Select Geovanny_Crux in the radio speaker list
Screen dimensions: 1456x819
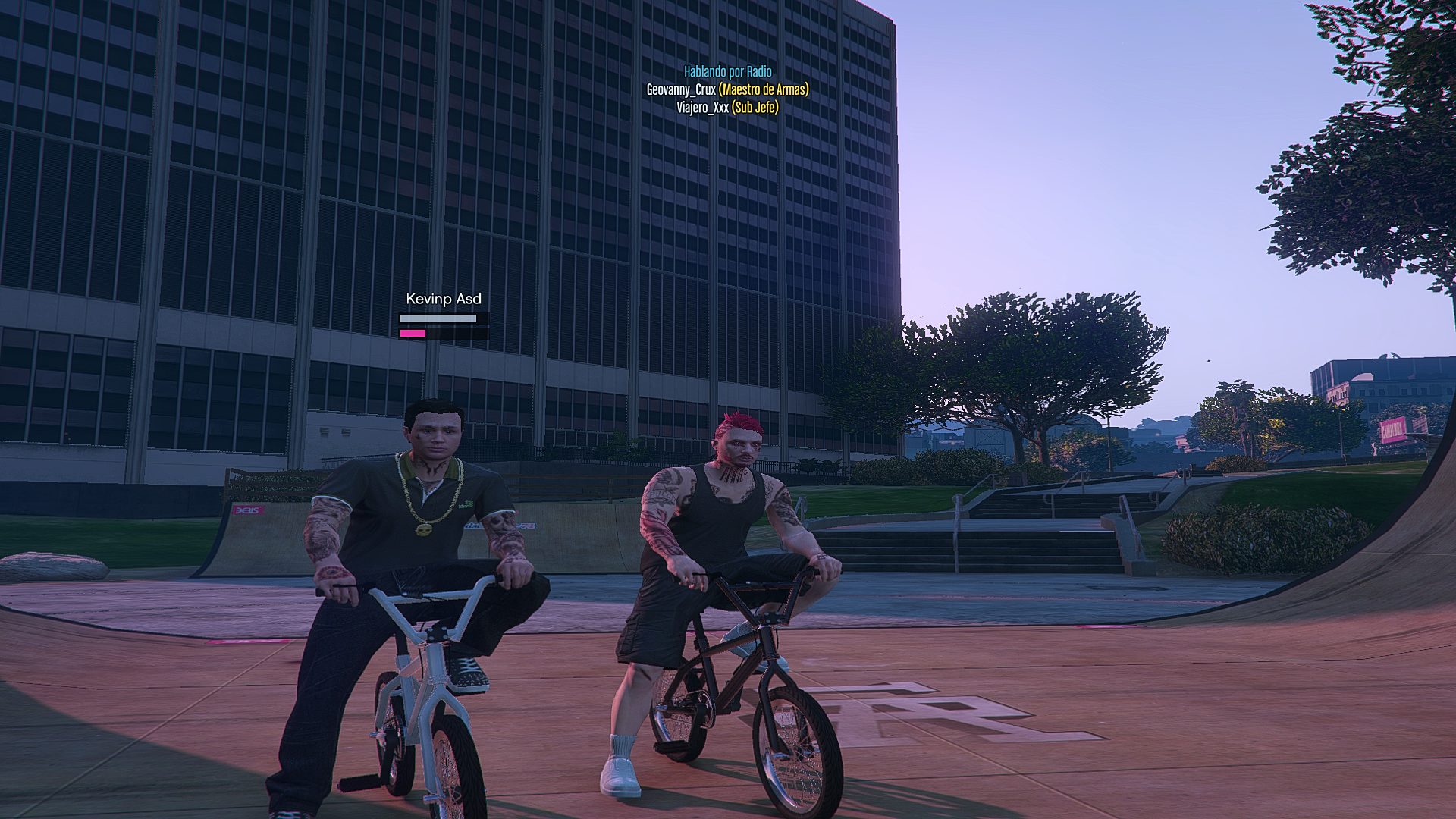(x=681, y=89)
